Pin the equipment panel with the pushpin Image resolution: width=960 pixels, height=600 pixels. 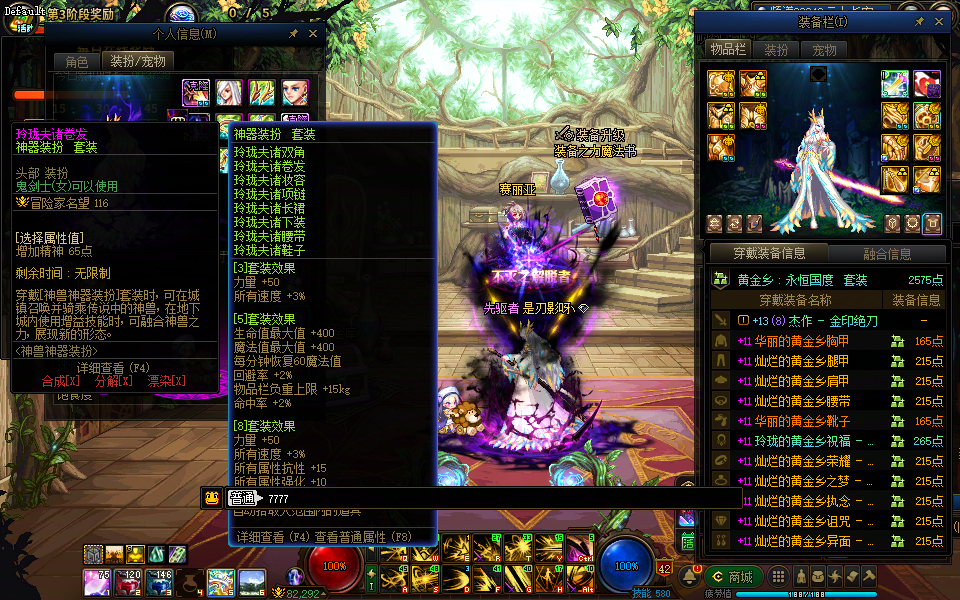pos(919,21)
